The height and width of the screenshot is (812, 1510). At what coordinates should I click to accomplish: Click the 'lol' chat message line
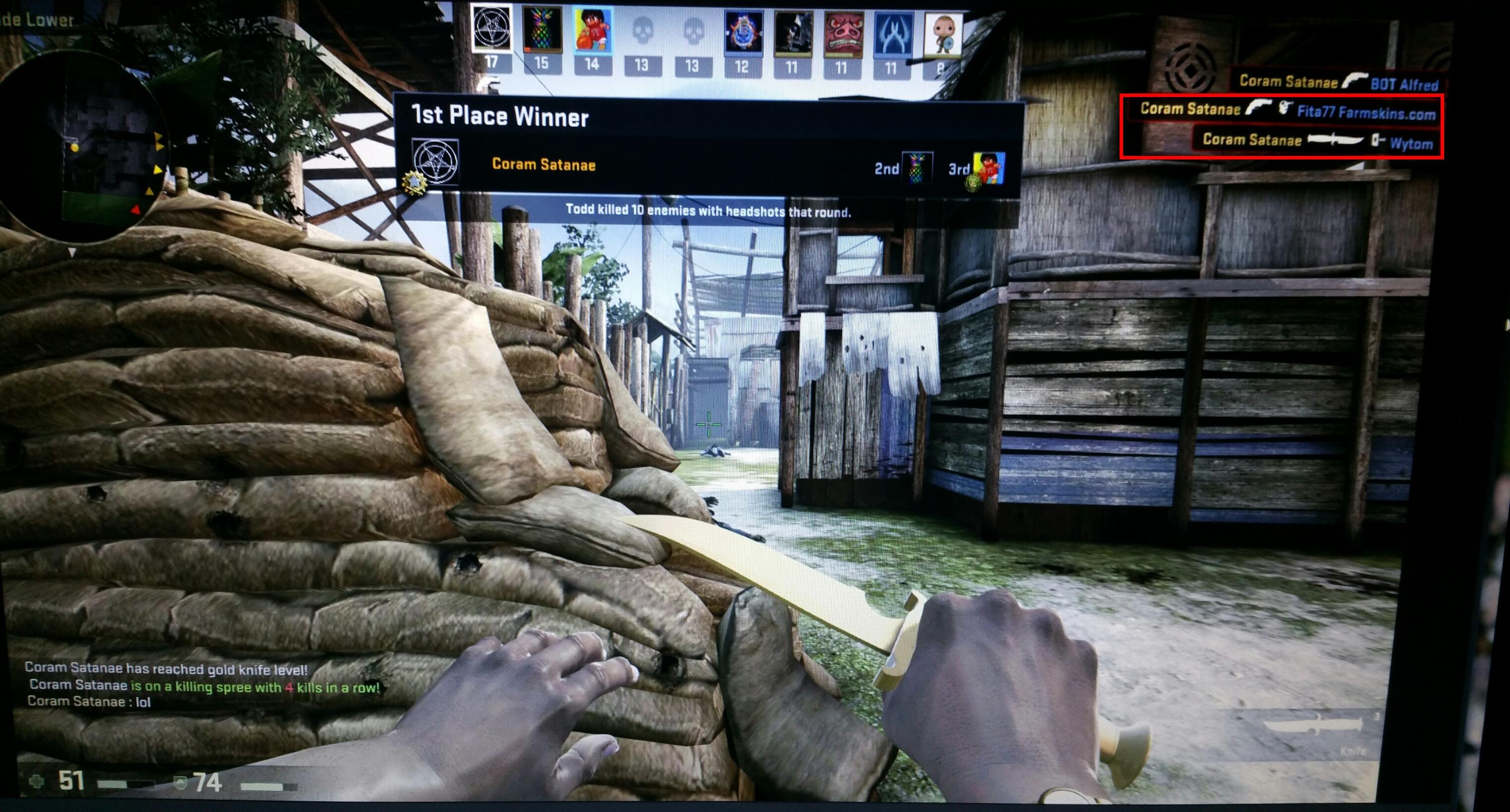pos(89,702)
